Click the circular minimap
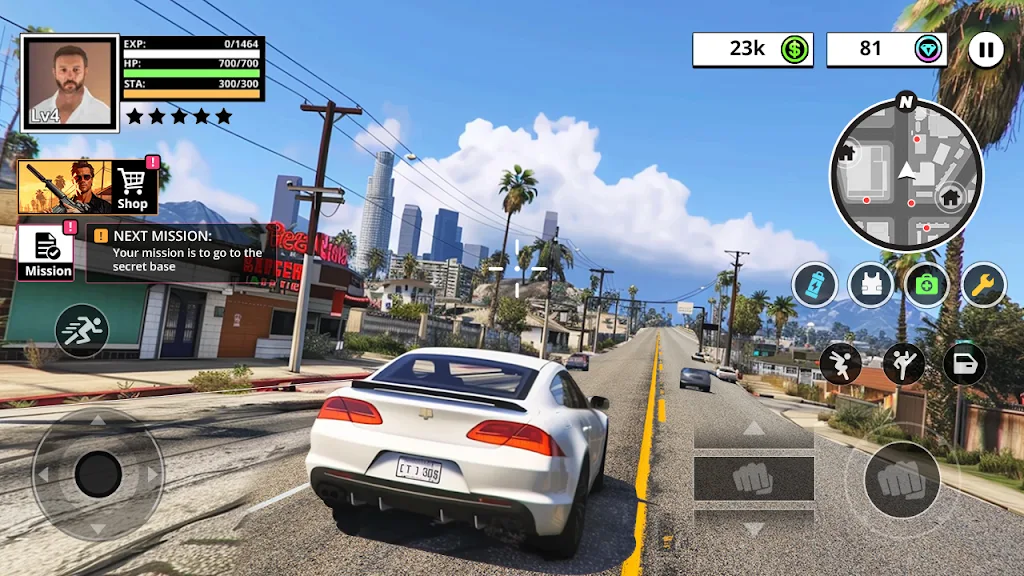This screenshot has width=1024, height=576. pyautogui.click(x=906, y=174)
